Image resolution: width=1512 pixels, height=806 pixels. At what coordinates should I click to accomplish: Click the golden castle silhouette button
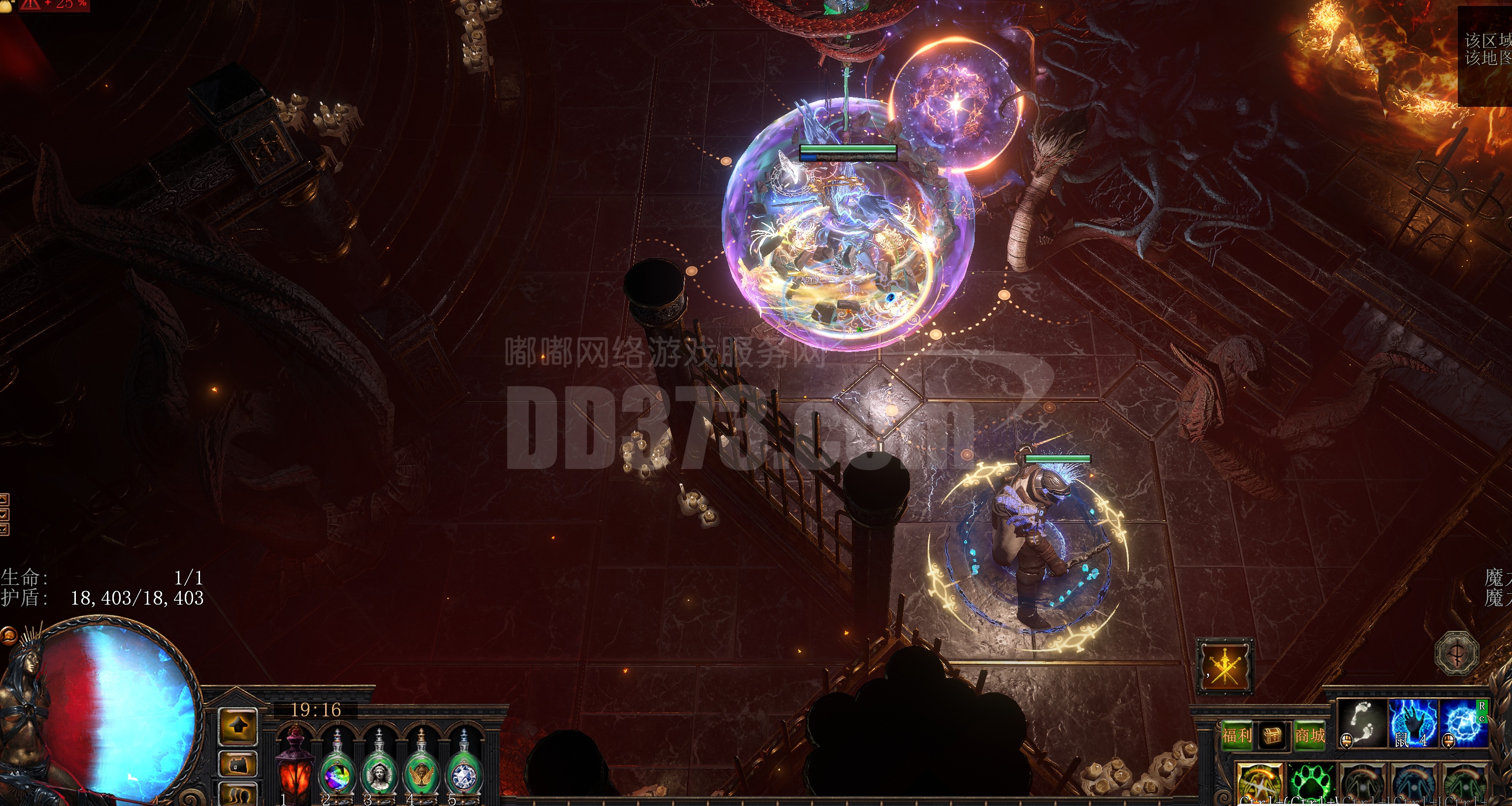click(x=238, y=764)
